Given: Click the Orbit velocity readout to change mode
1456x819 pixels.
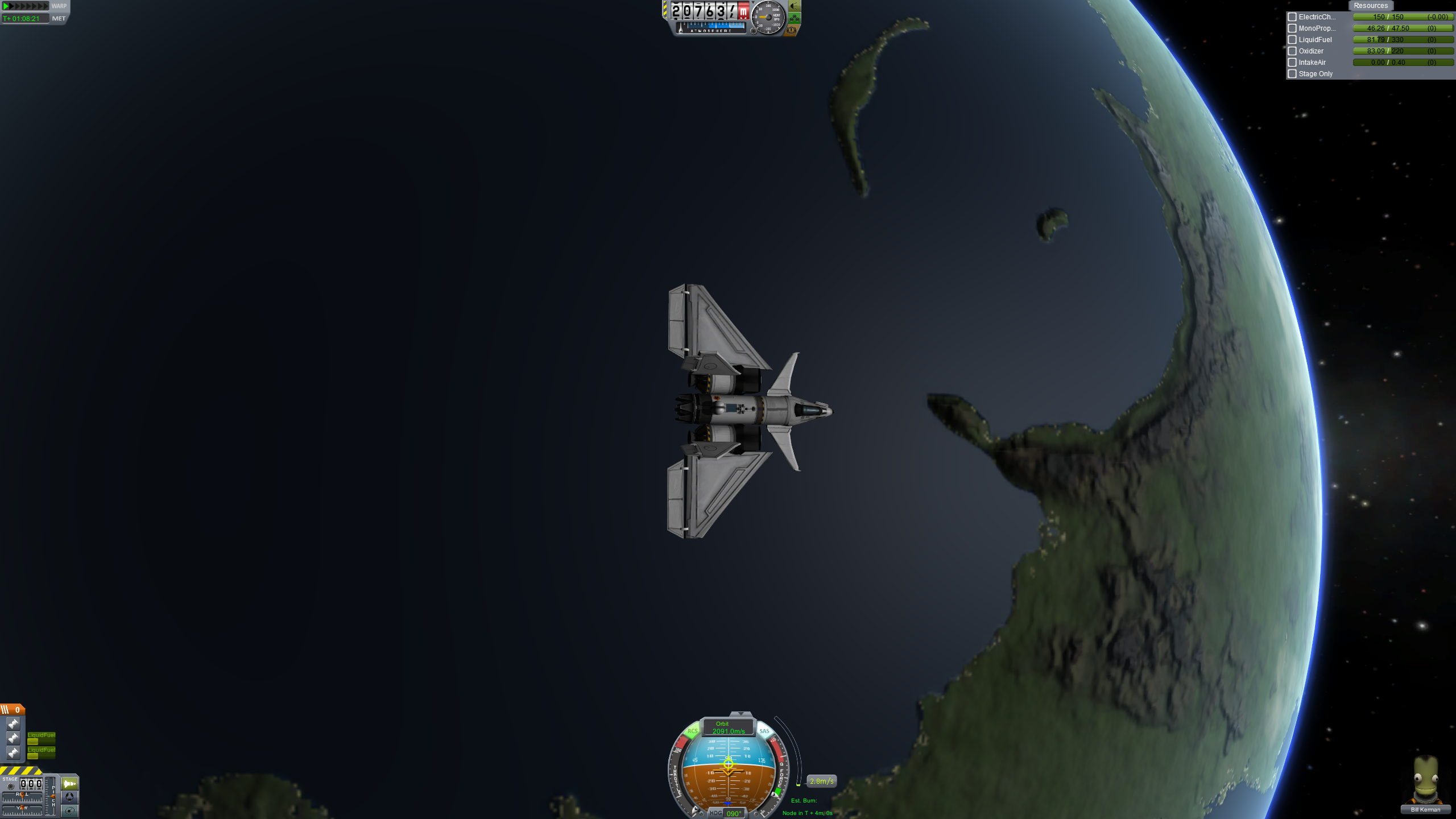Looking at the screenshot, I should click(x=729, y=727).
